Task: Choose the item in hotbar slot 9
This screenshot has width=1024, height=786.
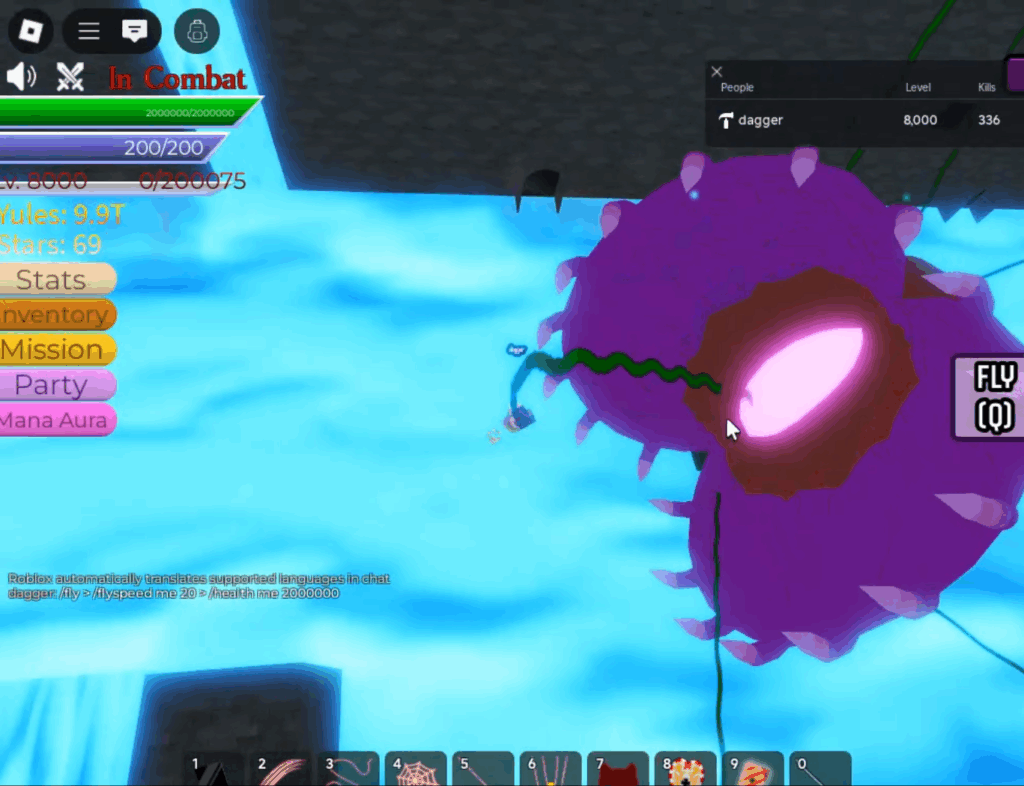Action: (x=752, y=769)
